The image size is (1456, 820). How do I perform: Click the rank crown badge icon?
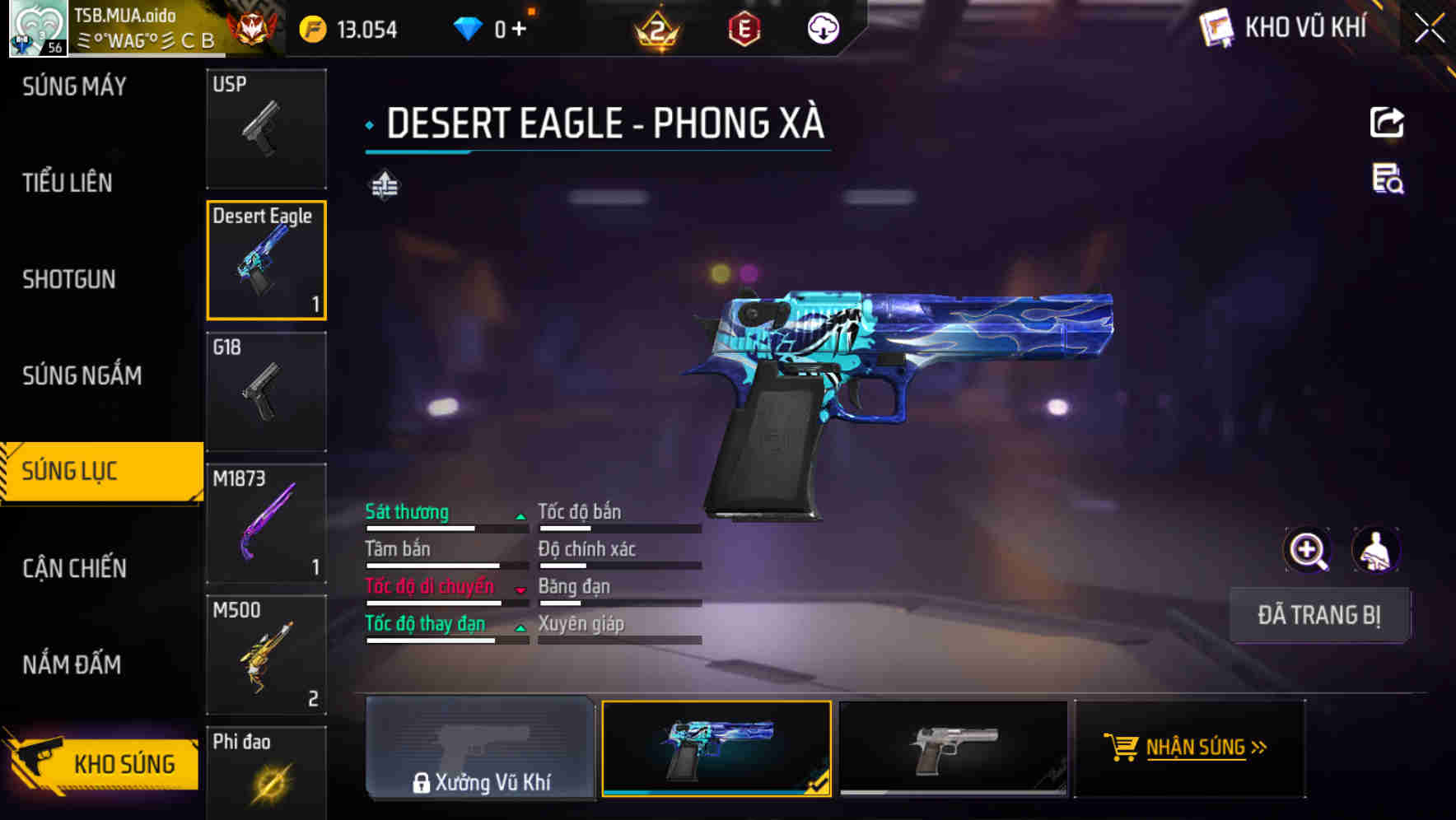pyautogui.click(x=655, y=30)
